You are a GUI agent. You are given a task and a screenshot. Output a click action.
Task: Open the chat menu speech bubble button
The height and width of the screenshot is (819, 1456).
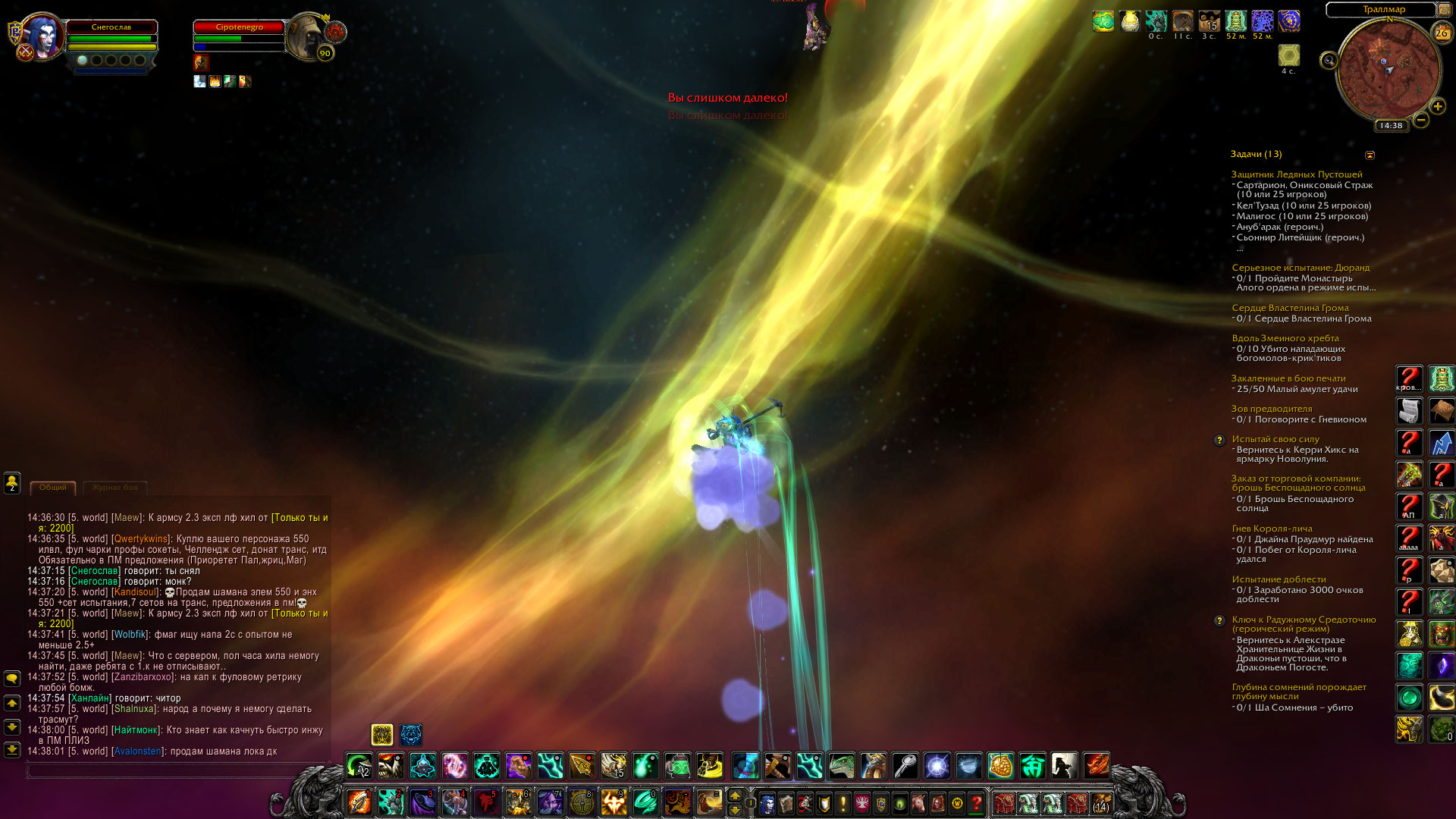(x=12, y=678)
